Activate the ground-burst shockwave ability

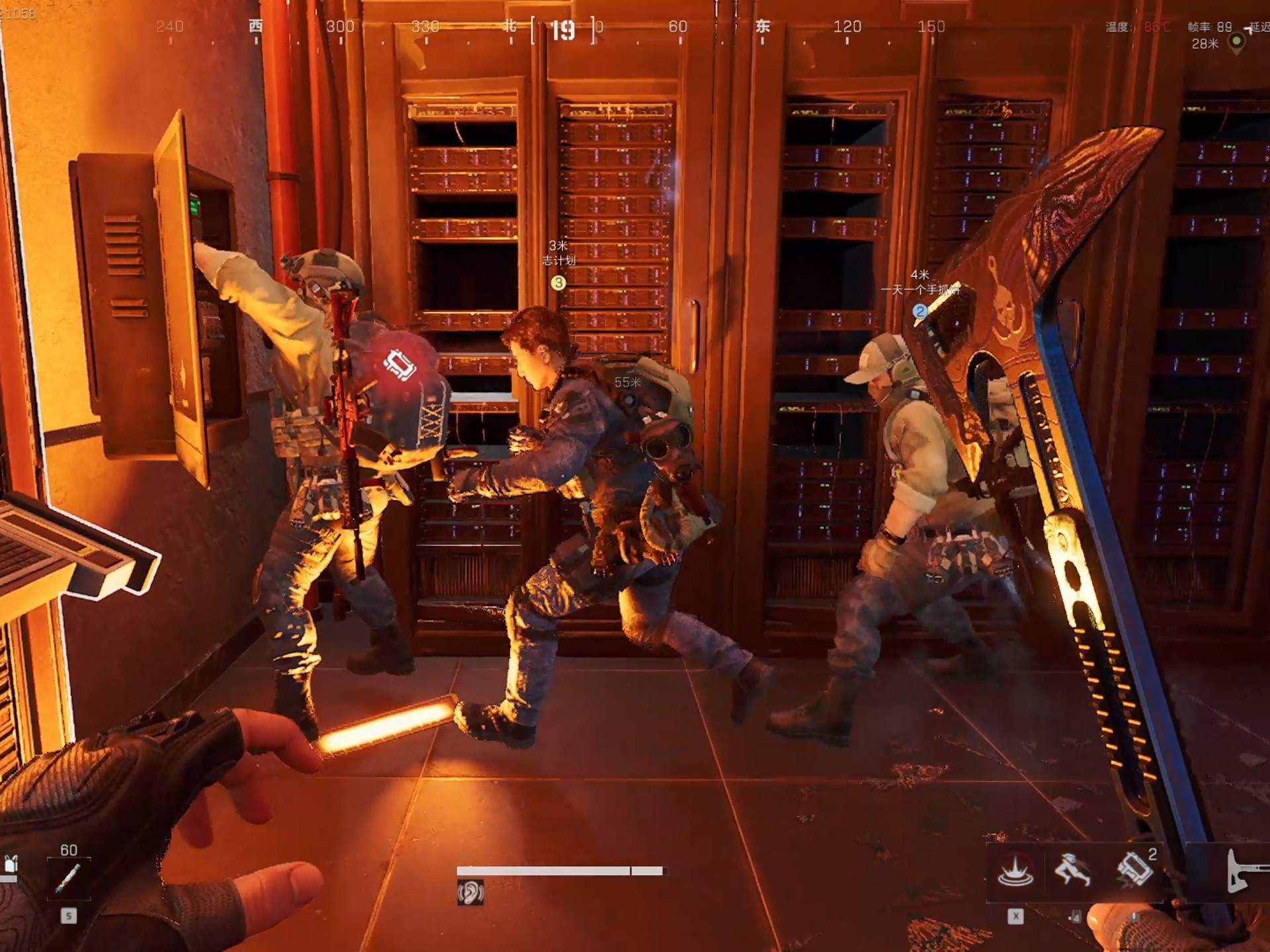click(x=1015, y=871)
